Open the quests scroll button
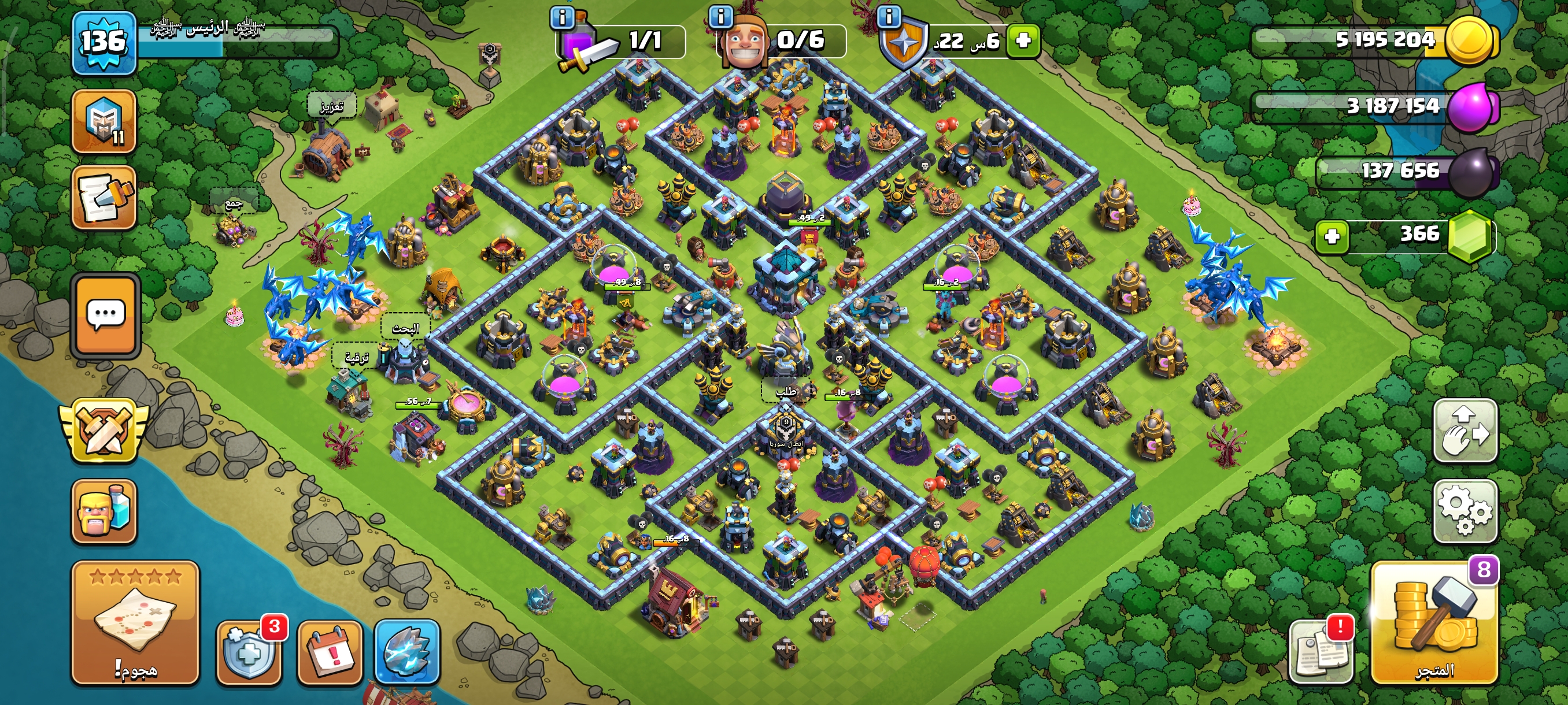1568x705 pixels. (x=103, y=198)
